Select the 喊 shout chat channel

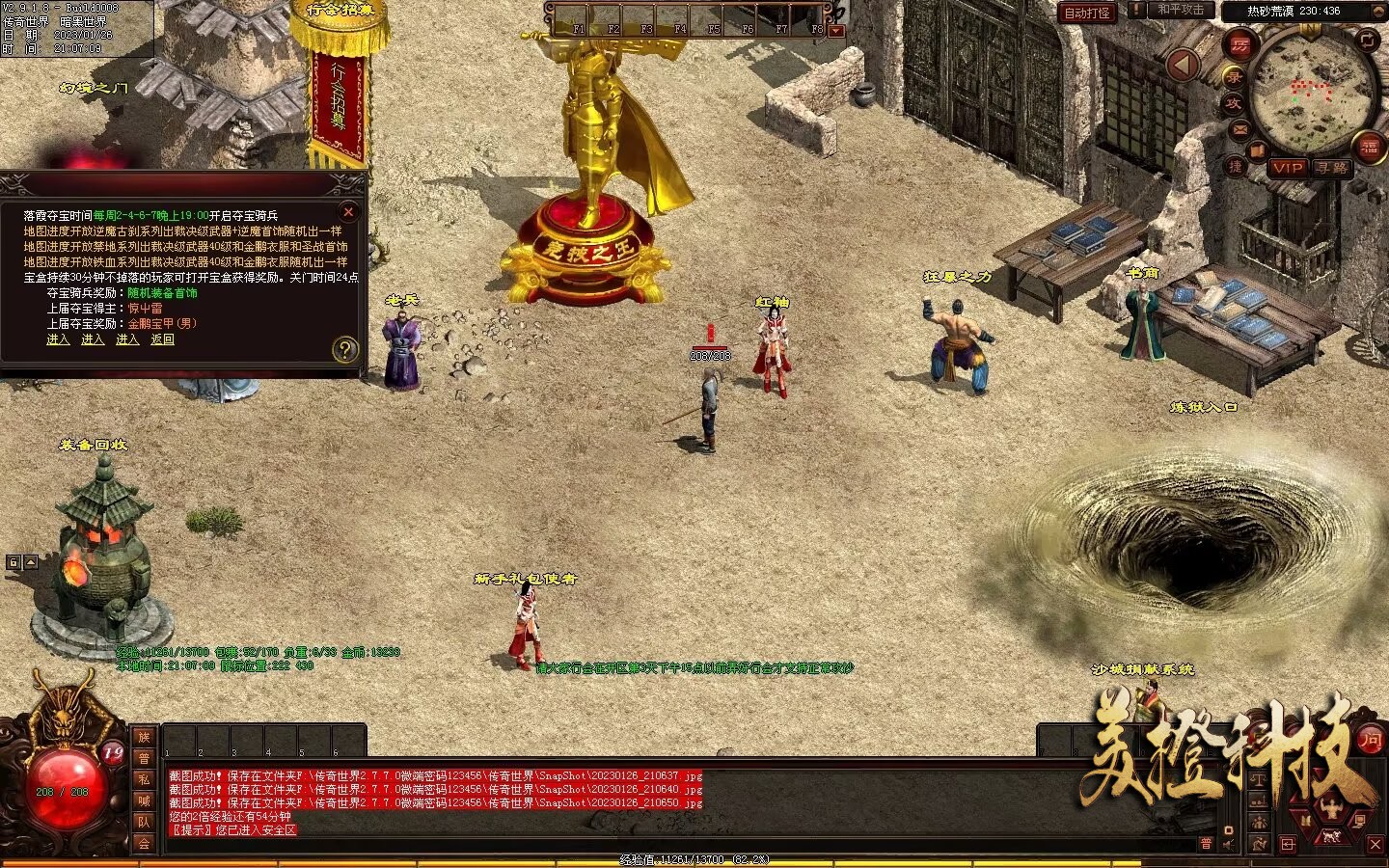pyautogui.click(x=144, y=800)
